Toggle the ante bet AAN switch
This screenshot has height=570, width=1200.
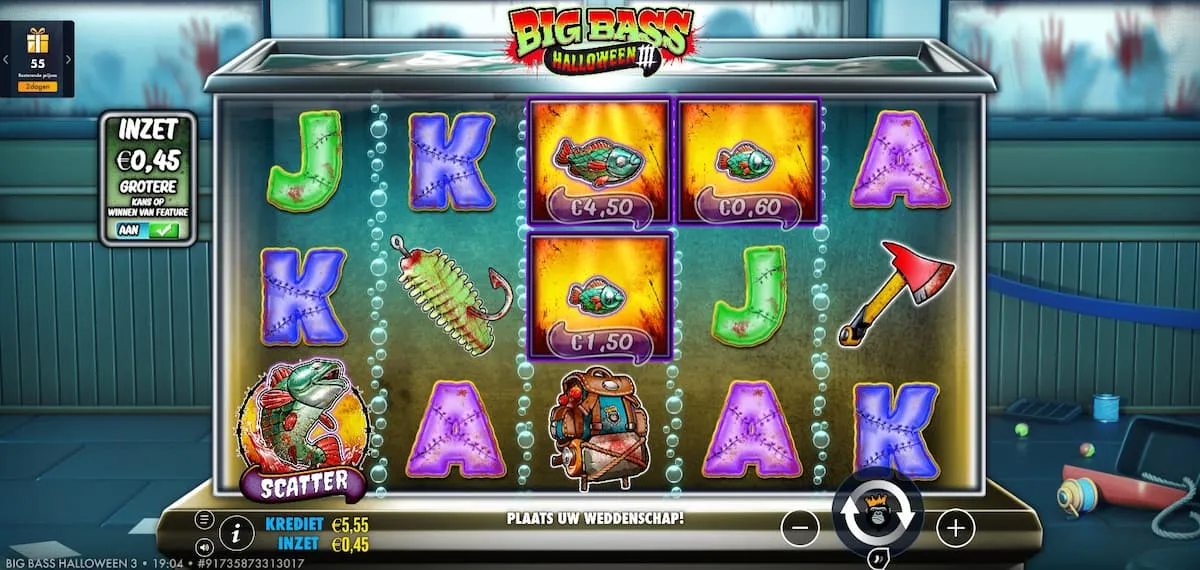148,230
